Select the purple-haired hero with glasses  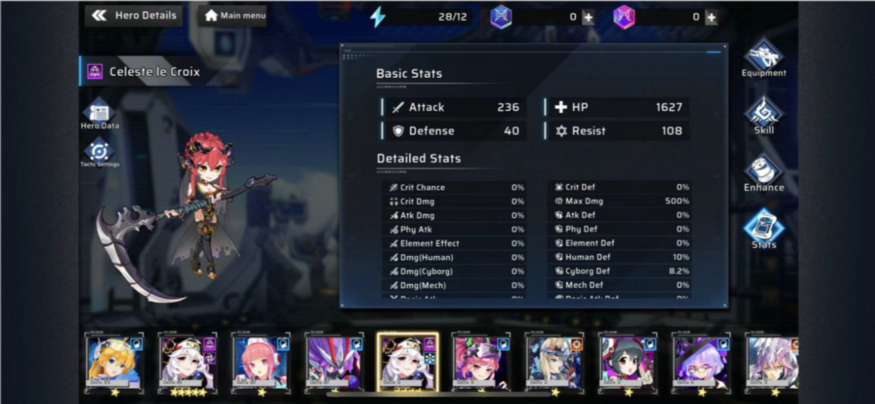tap(700, 361)
